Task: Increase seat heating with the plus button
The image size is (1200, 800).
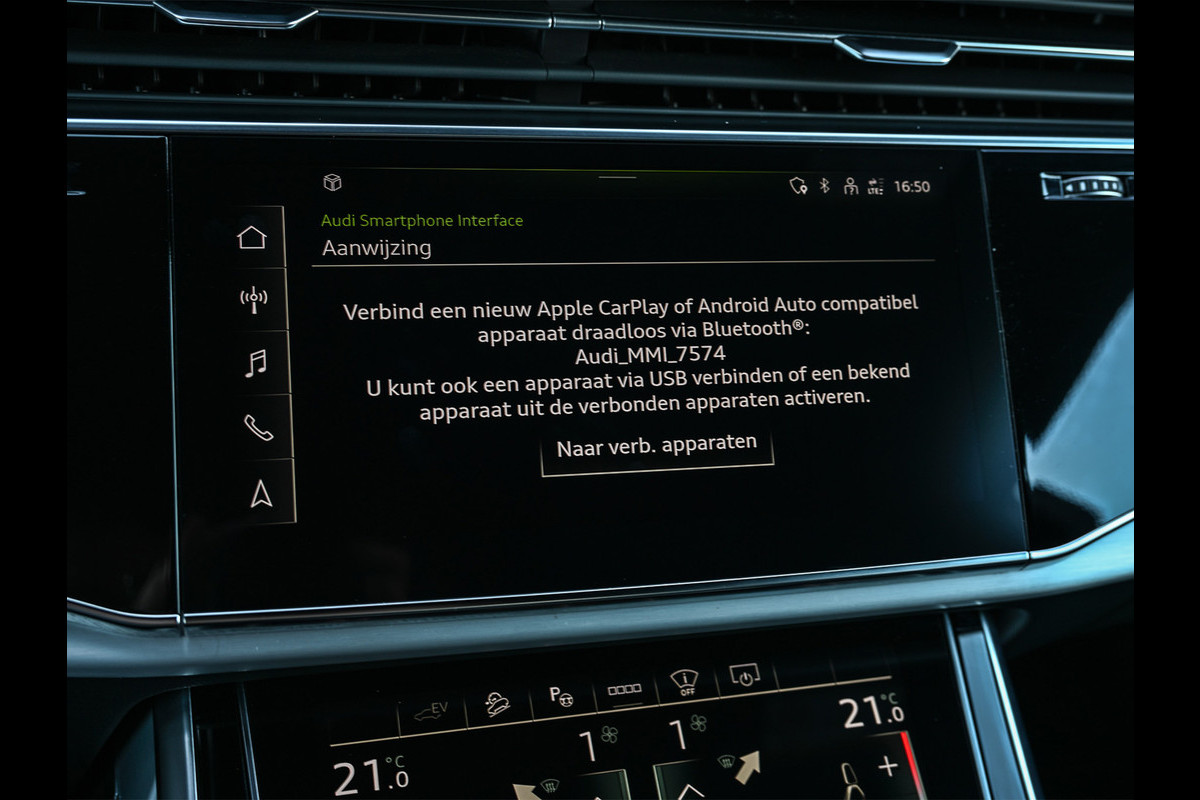Action: click(x=888, y=768)
